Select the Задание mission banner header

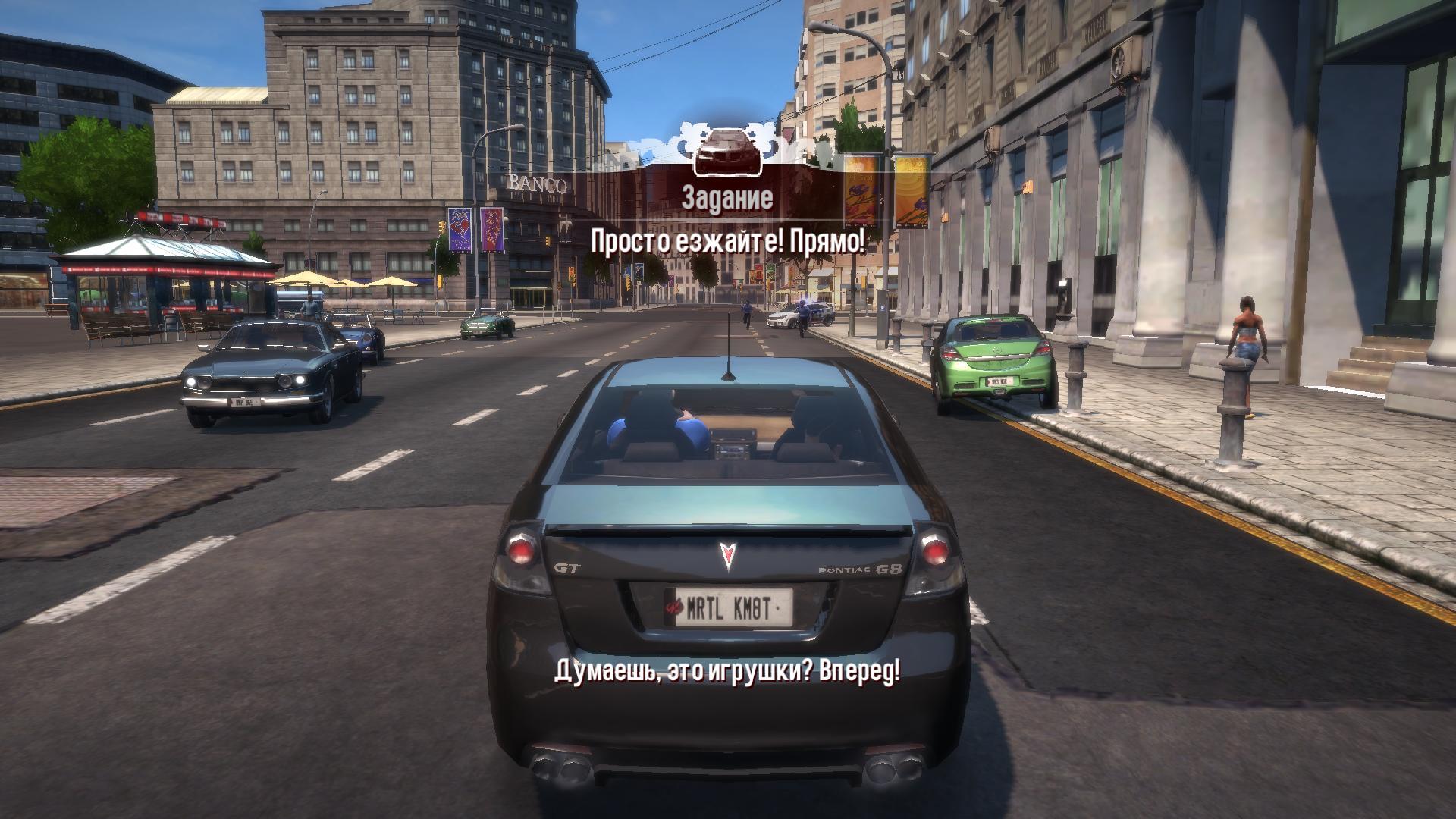coord(727,198)
